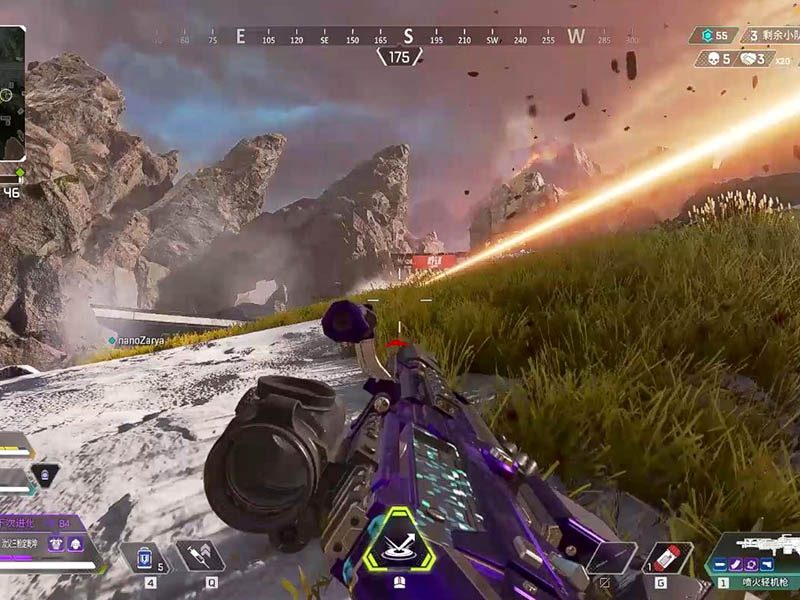
Task: Activate the syringe tactical ability
Action: point(199,556)
